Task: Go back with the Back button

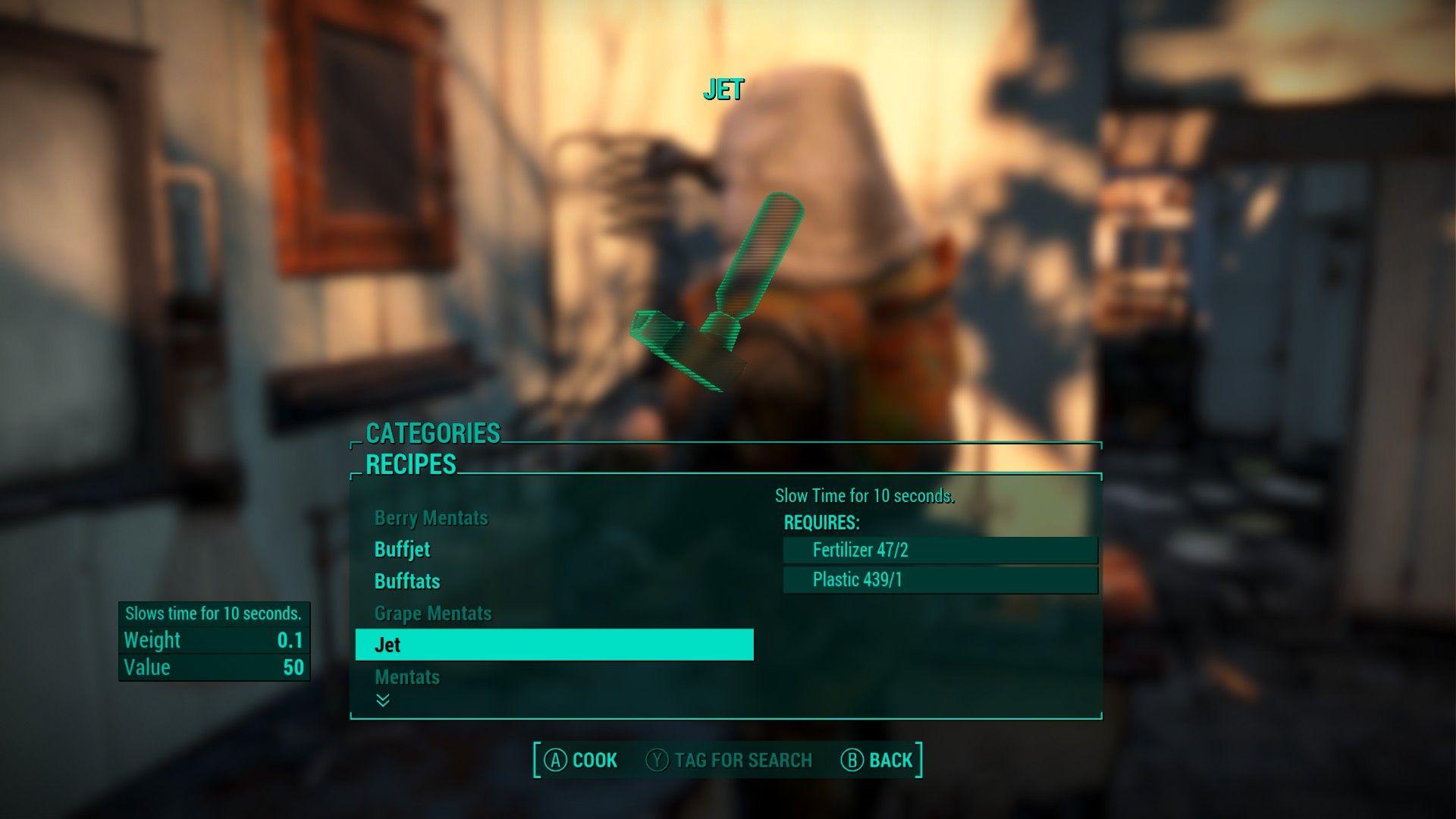Action: 877,760
